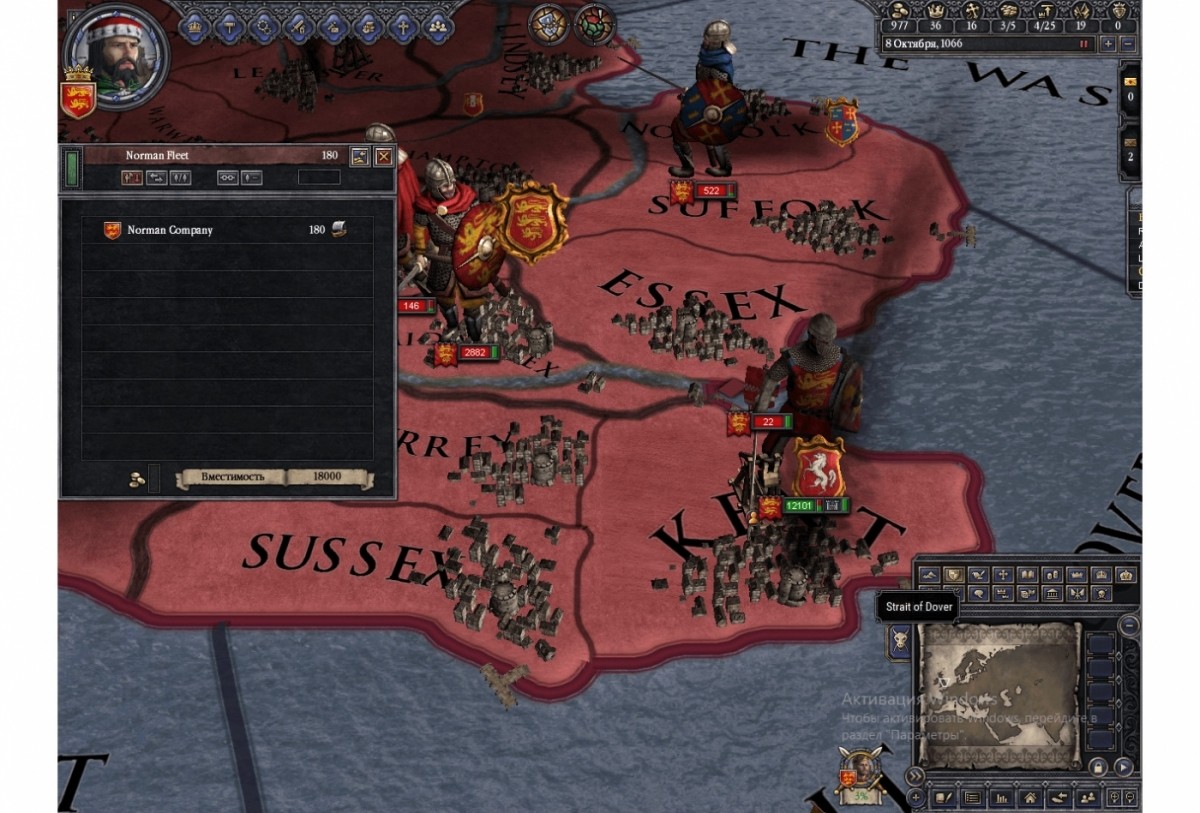The height and width of the screenshot is (813, 1200).
Task: Select the skull and crossbones map mode
Action: pyautogui.click(x=1098, y=594)
